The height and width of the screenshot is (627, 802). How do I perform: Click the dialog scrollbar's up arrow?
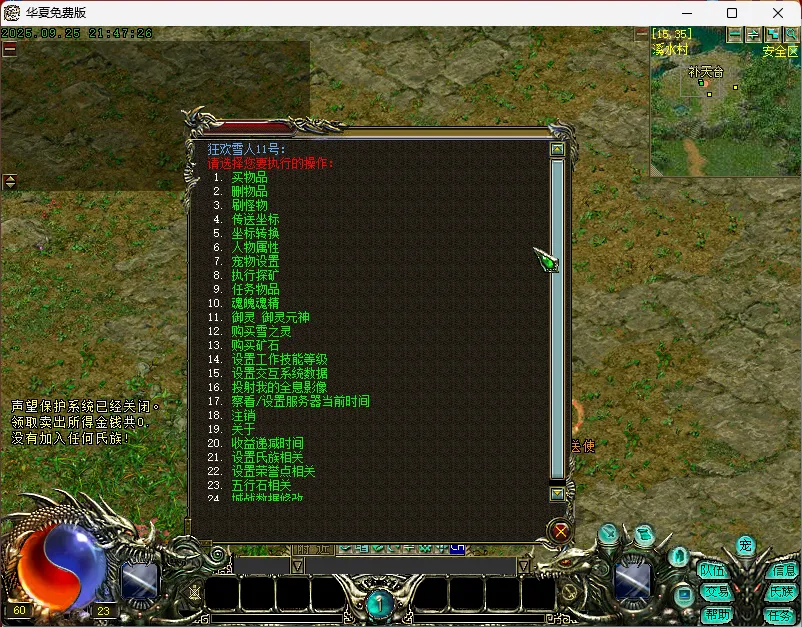(557, 150)
